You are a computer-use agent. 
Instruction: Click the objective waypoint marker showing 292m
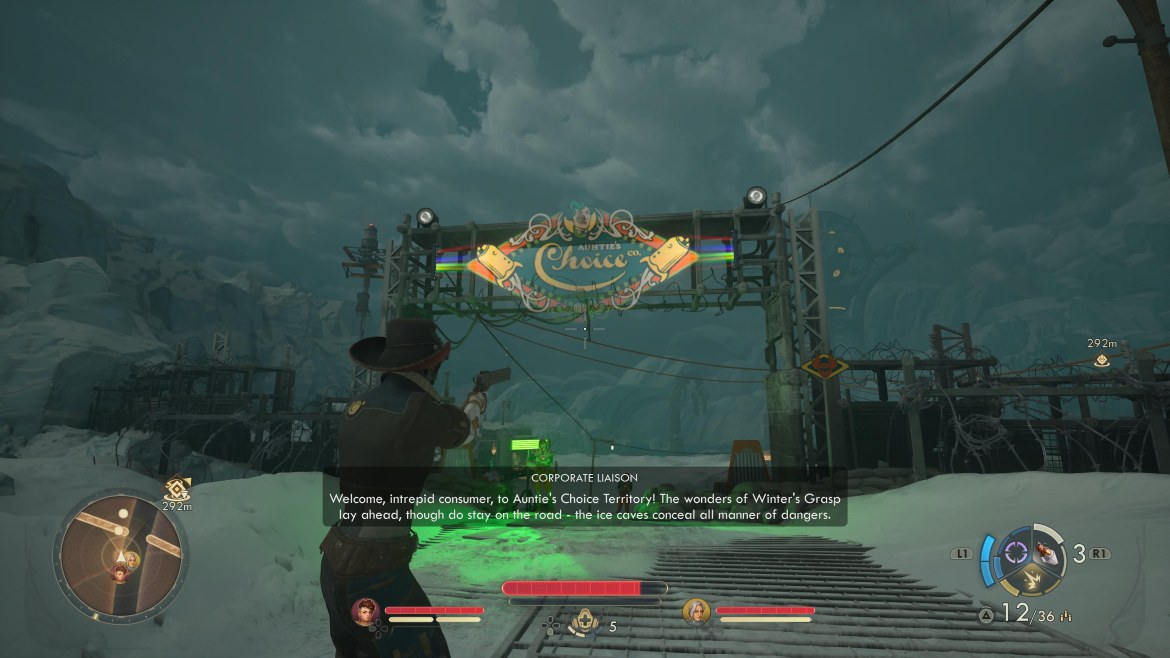point(1101,360)
